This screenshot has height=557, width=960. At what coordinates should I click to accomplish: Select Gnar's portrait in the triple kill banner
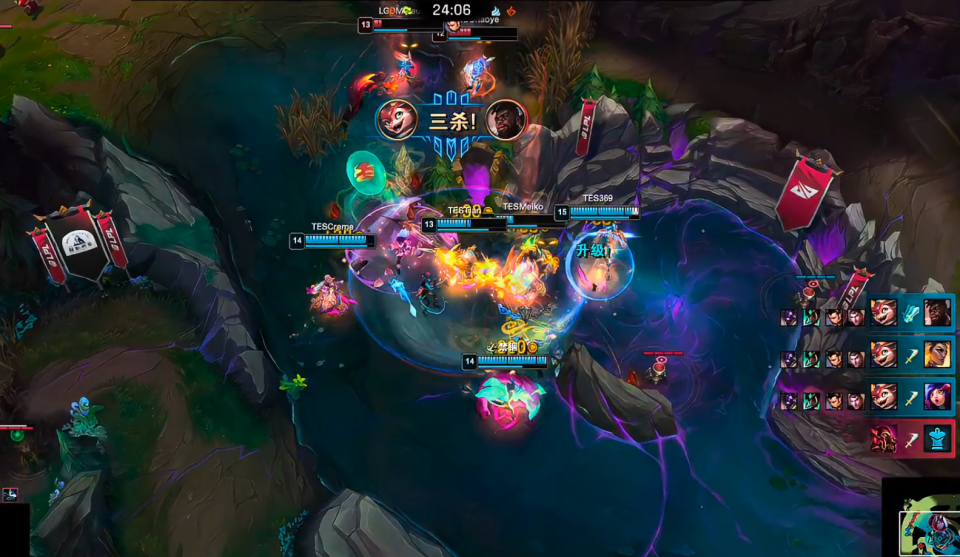tap(396, 120)
